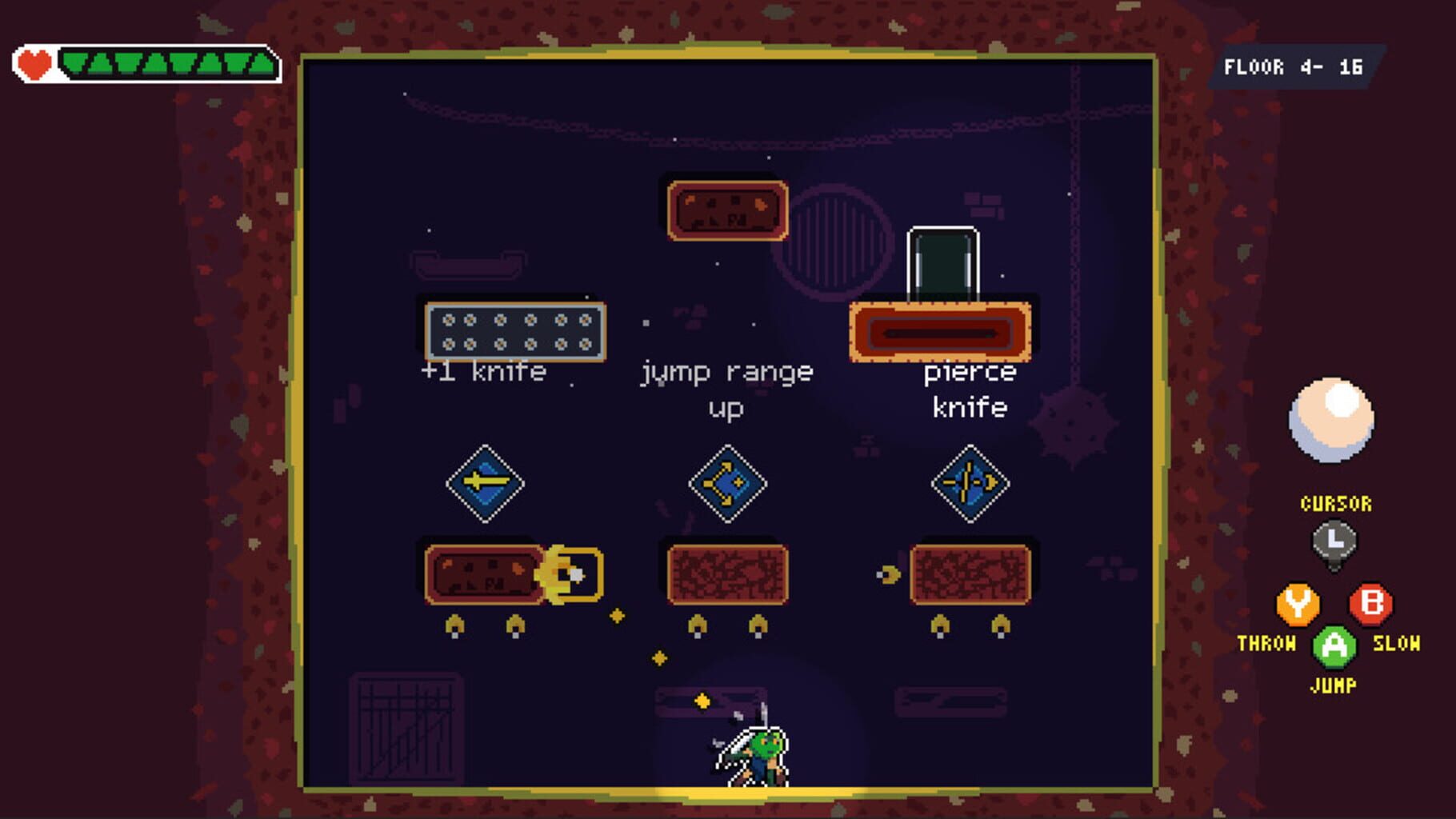Select the +1 knife upgrade icon
This screenshot has width=1456, height=819.
tap(486, 483)
